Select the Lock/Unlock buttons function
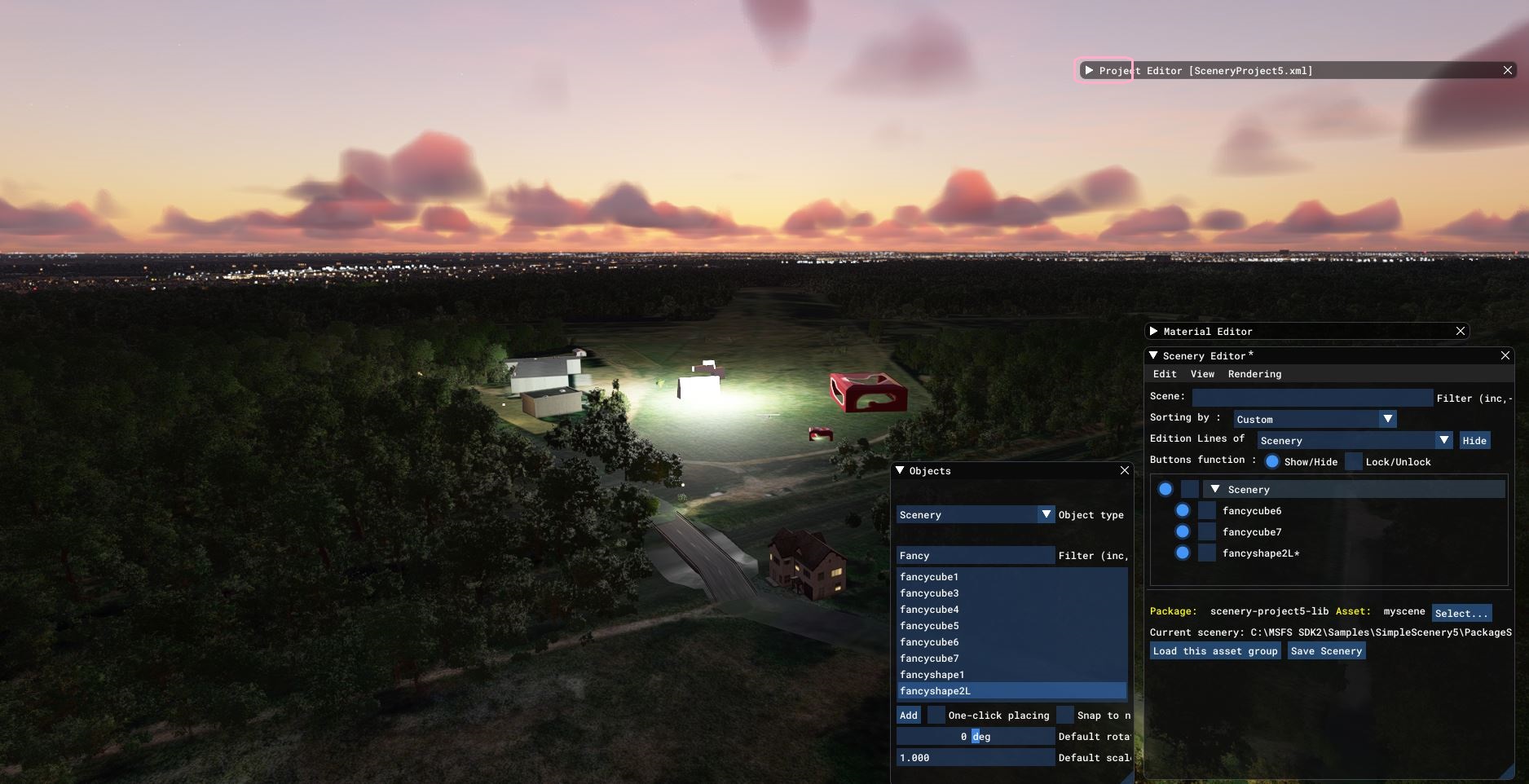 [1353, 461]
